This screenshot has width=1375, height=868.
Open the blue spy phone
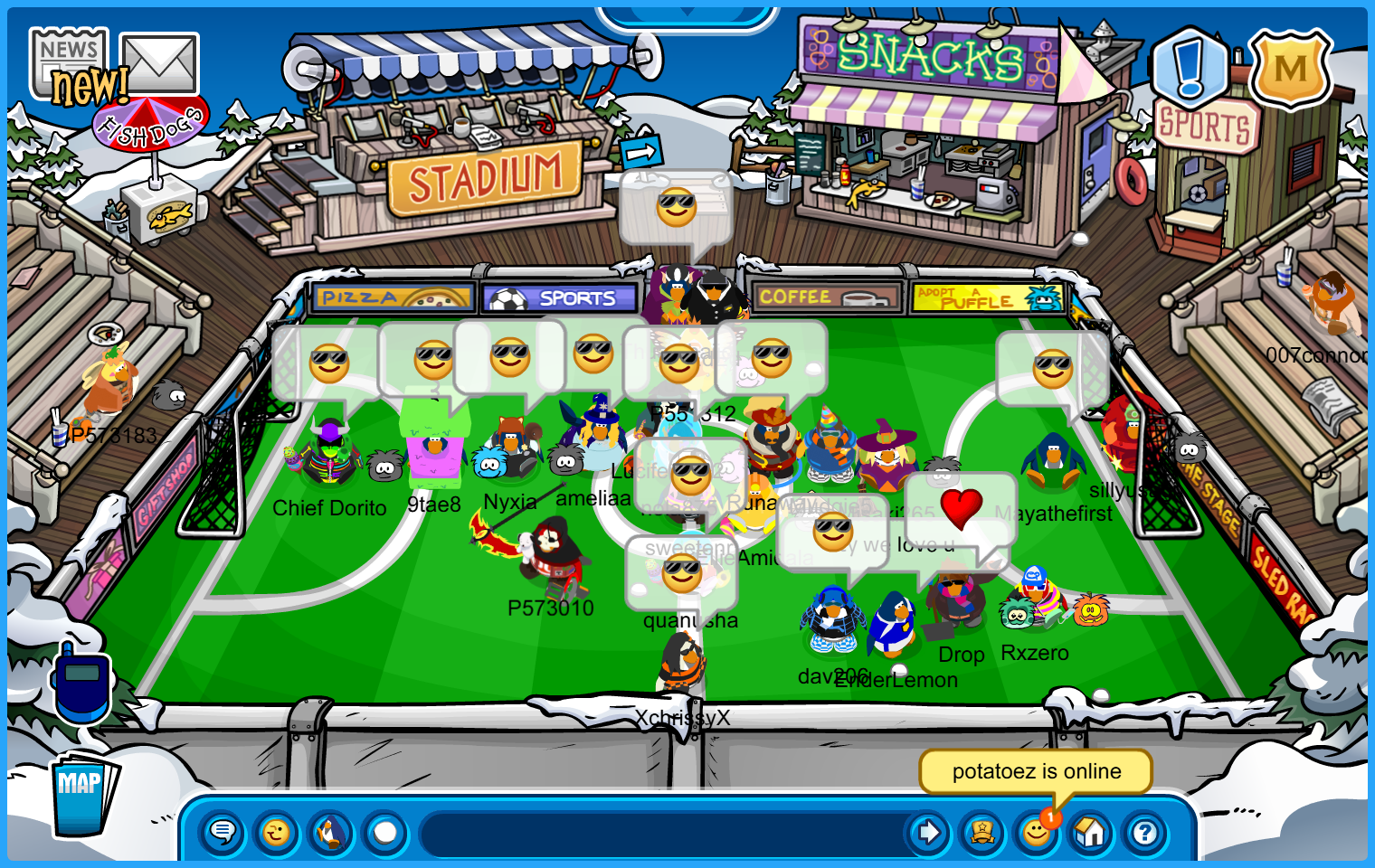pyautogui.click(x=81, y=683)
